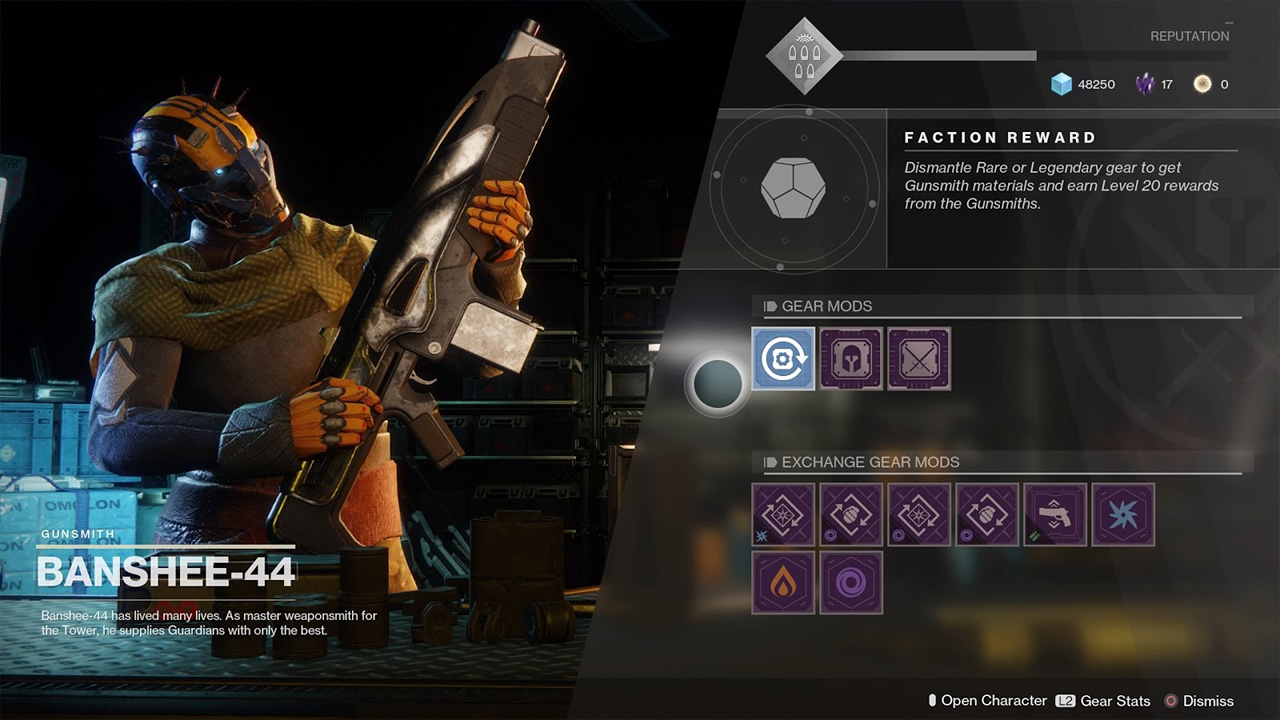Pick the purple Void ring mod
The height and width of the screenshot is (720, 1280).
coord(851,582)
